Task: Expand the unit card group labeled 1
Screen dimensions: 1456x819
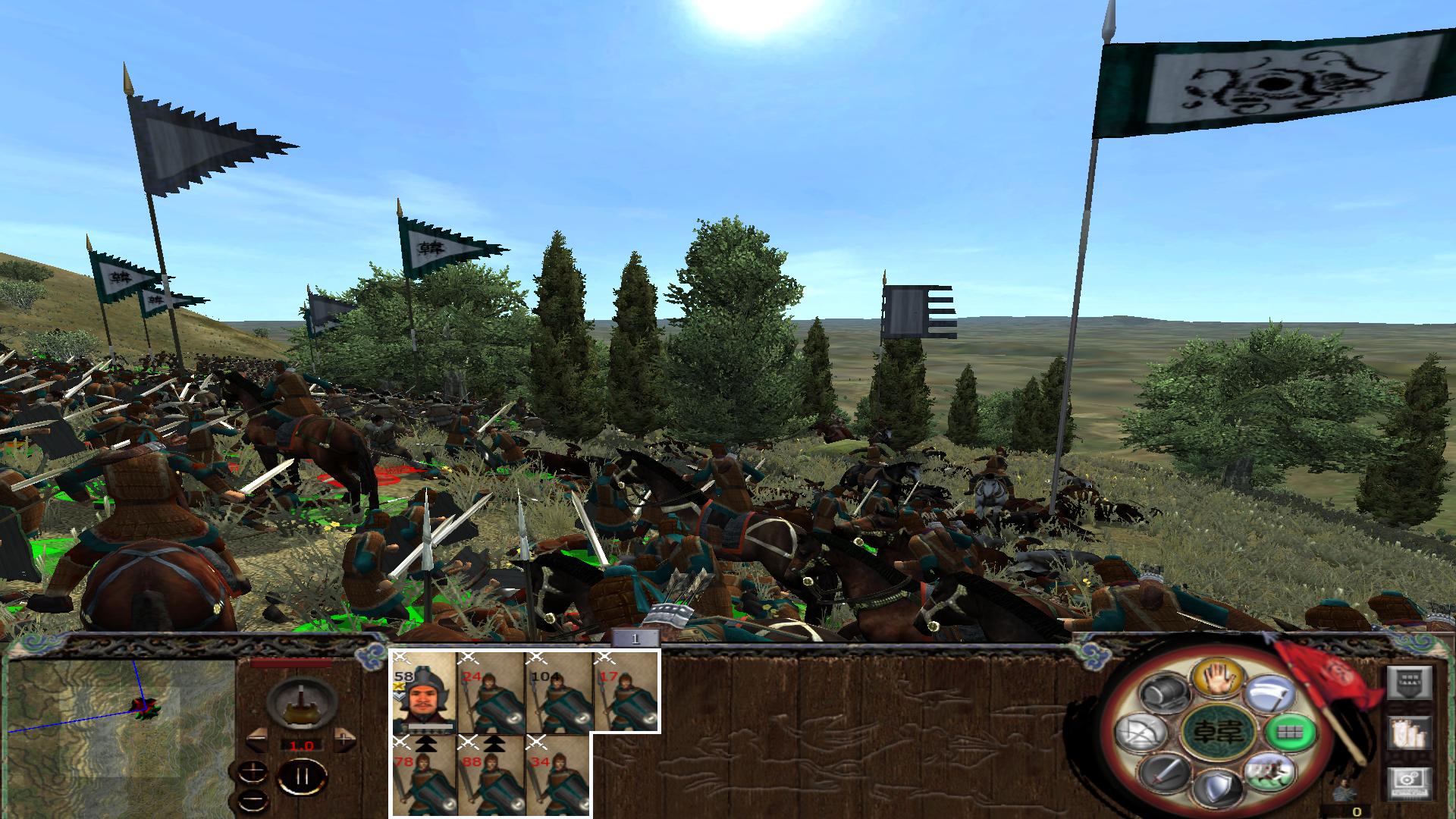Action: (x=634, y=637)
